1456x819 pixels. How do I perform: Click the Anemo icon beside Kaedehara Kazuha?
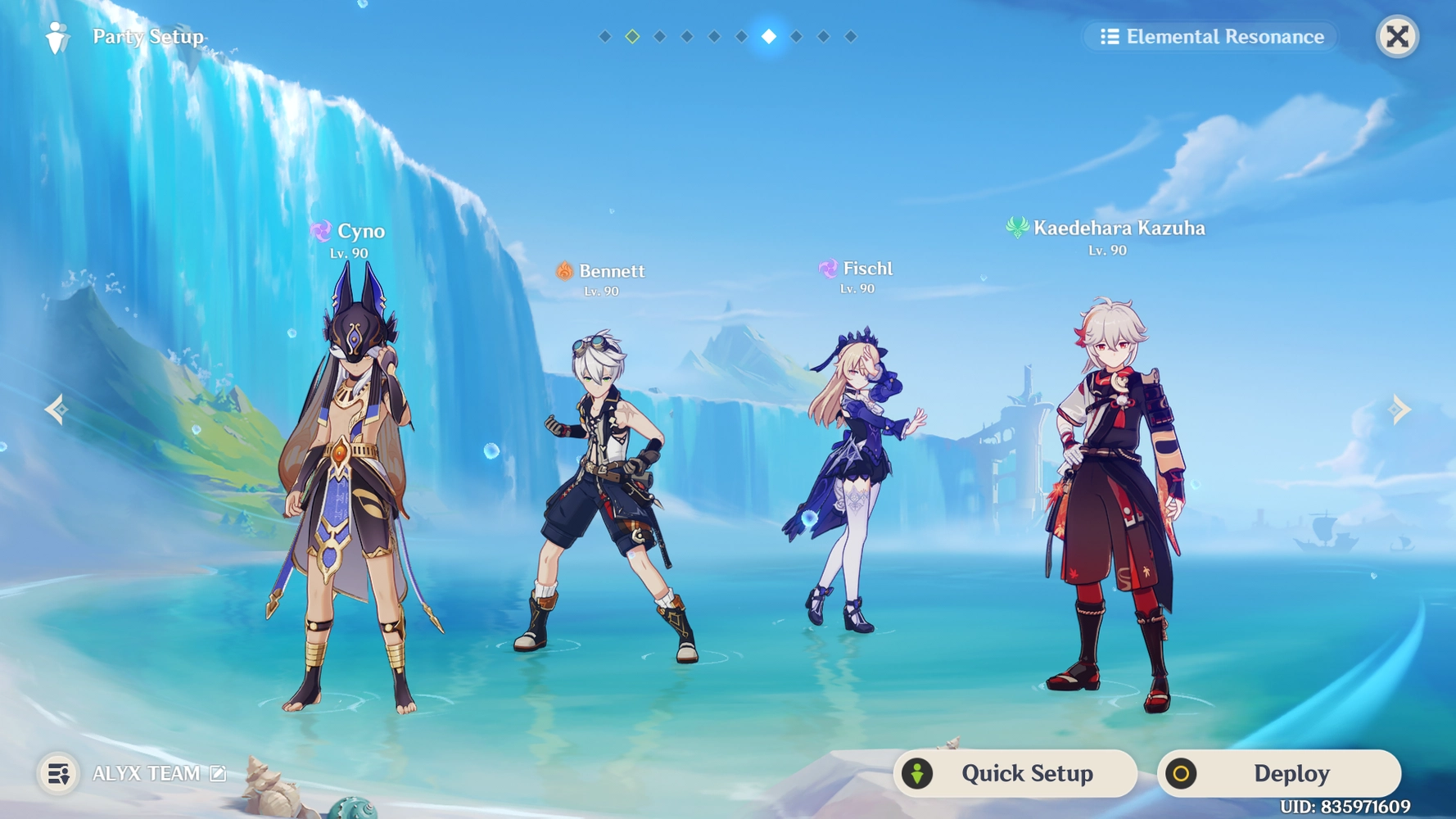1018,228
